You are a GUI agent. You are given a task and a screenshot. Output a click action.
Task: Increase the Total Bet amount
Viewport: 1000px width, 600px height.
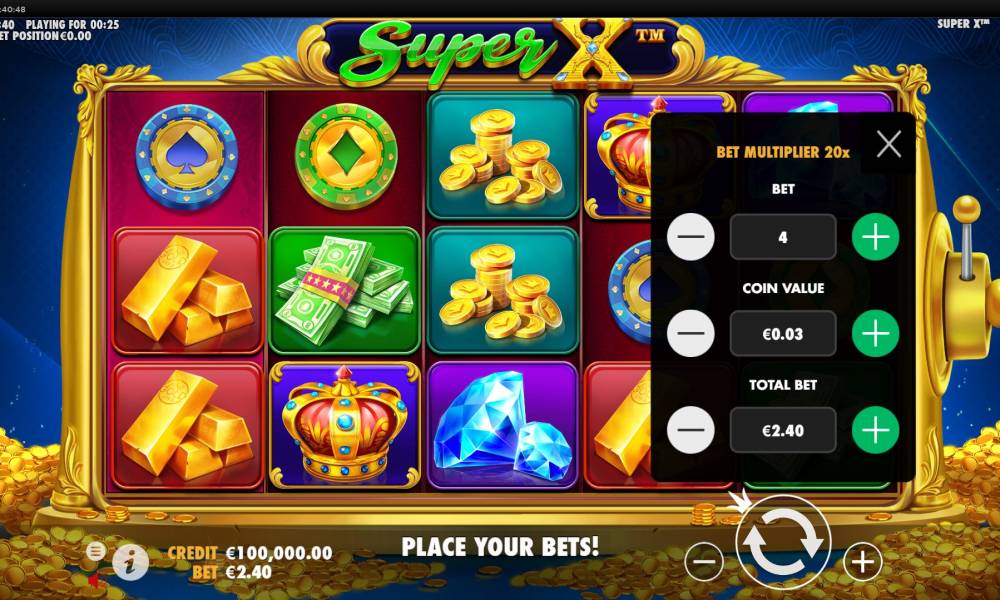click(x=875, y=431)
